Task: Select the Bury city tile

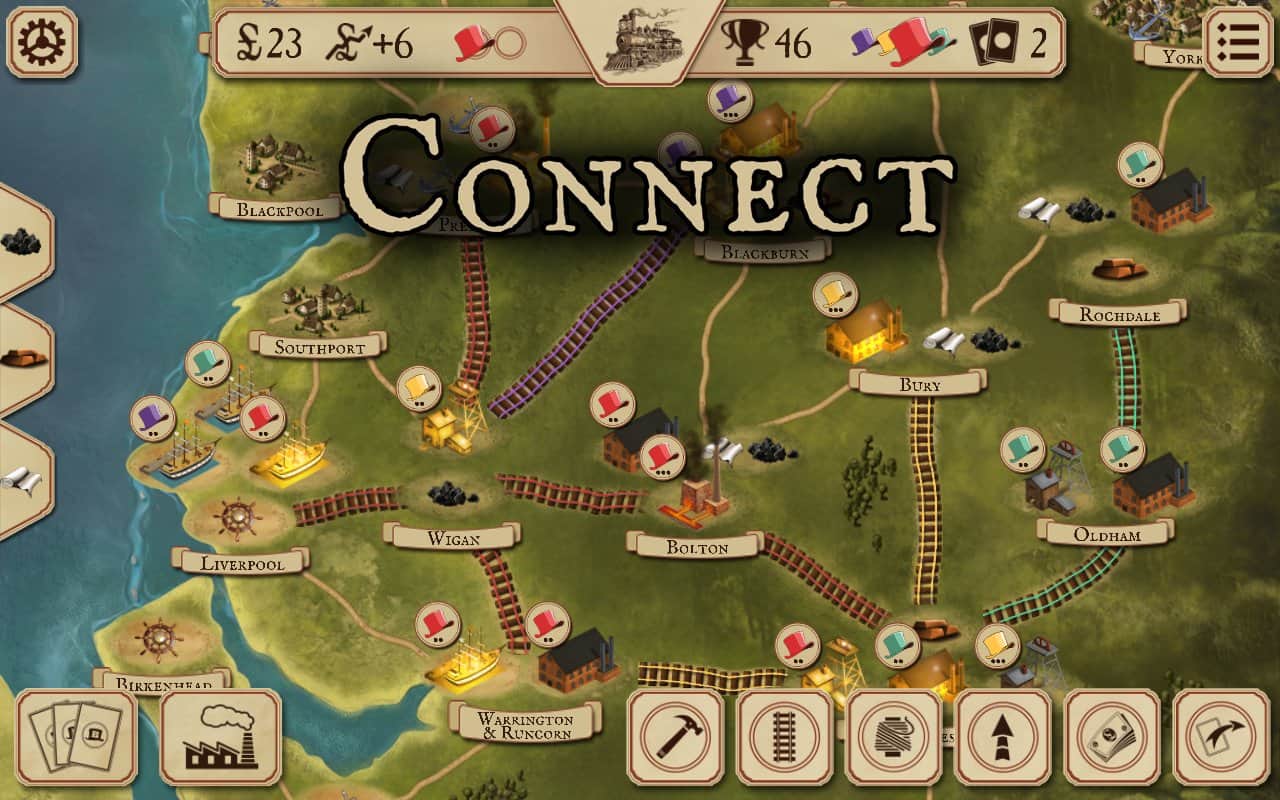Action: (918, 383)
